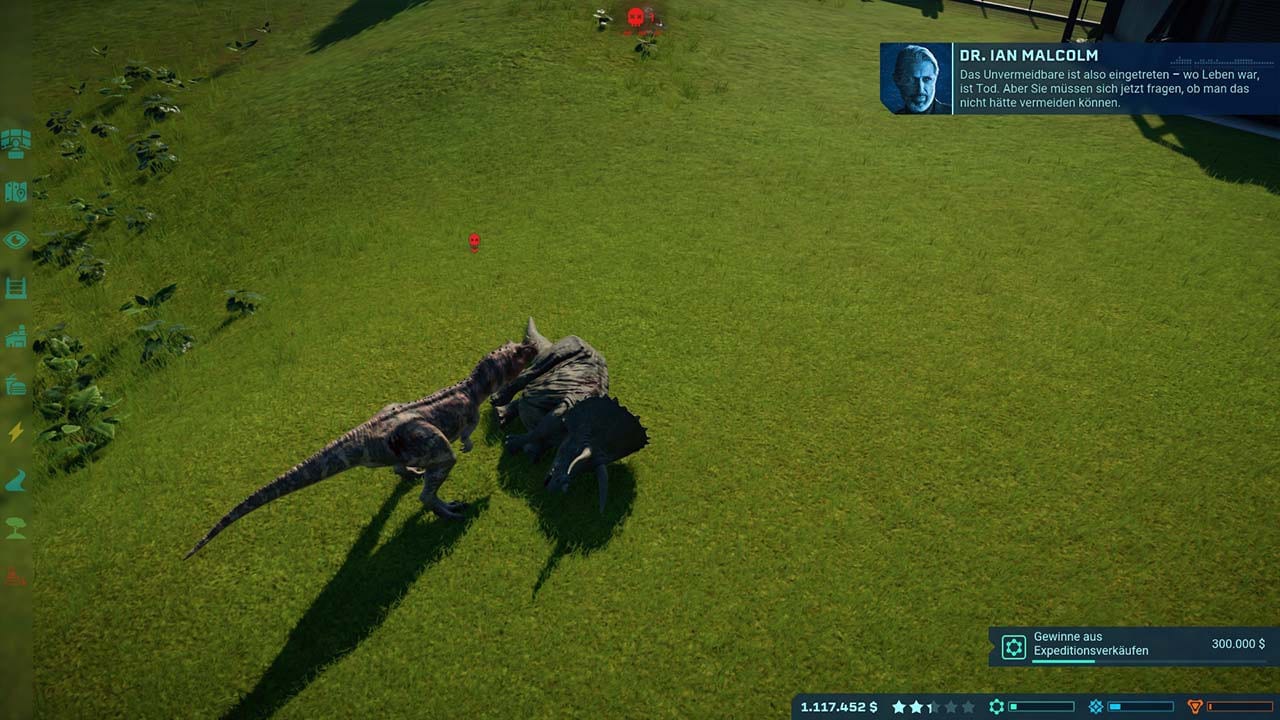Image resolution: width=1280 pixels, height=720 pixels.
Task: Click the science division reputation icon
Action: 997,707
